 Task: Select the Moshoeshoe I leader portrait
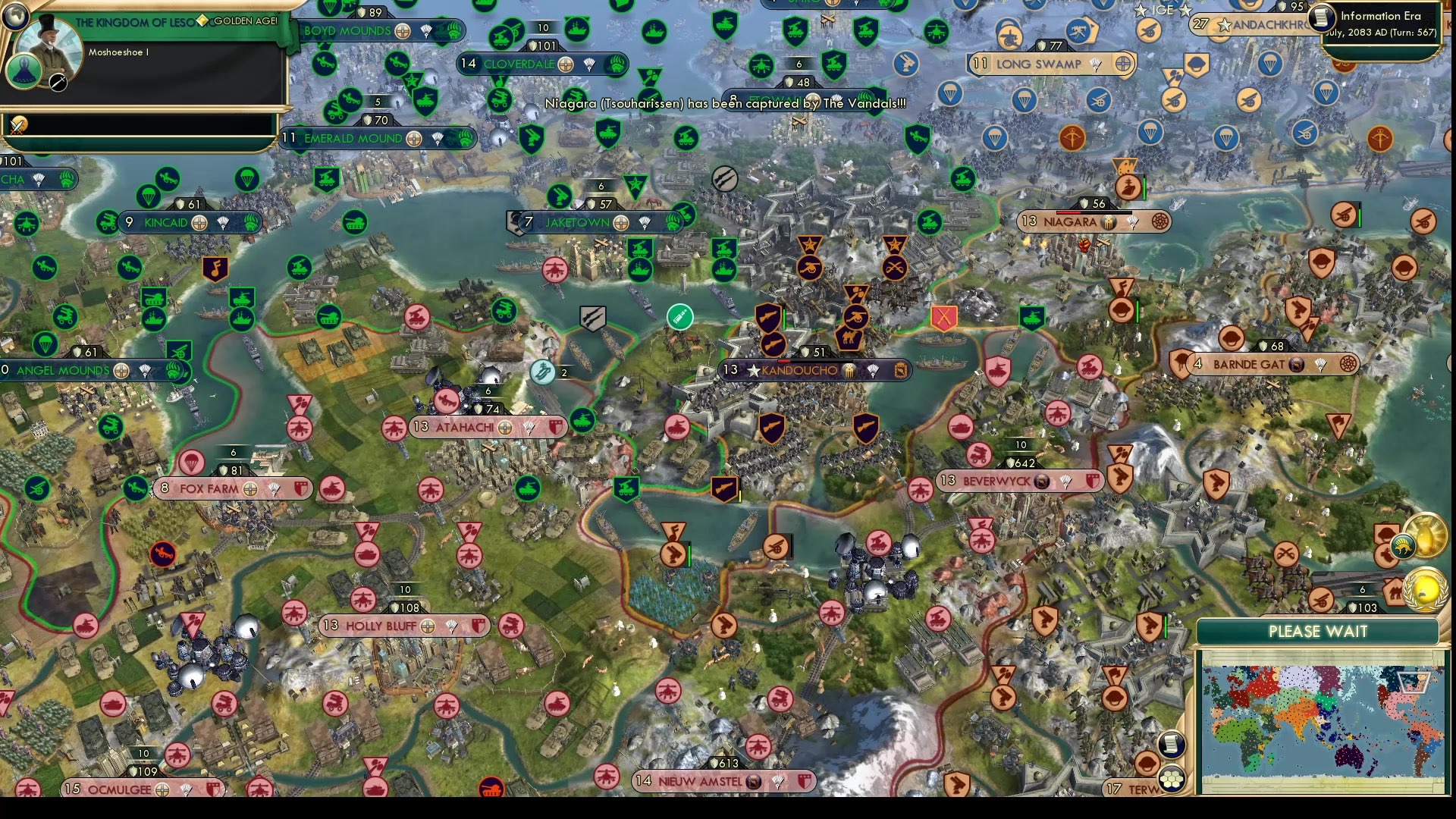pyautogui.click(x=50, y=44)
